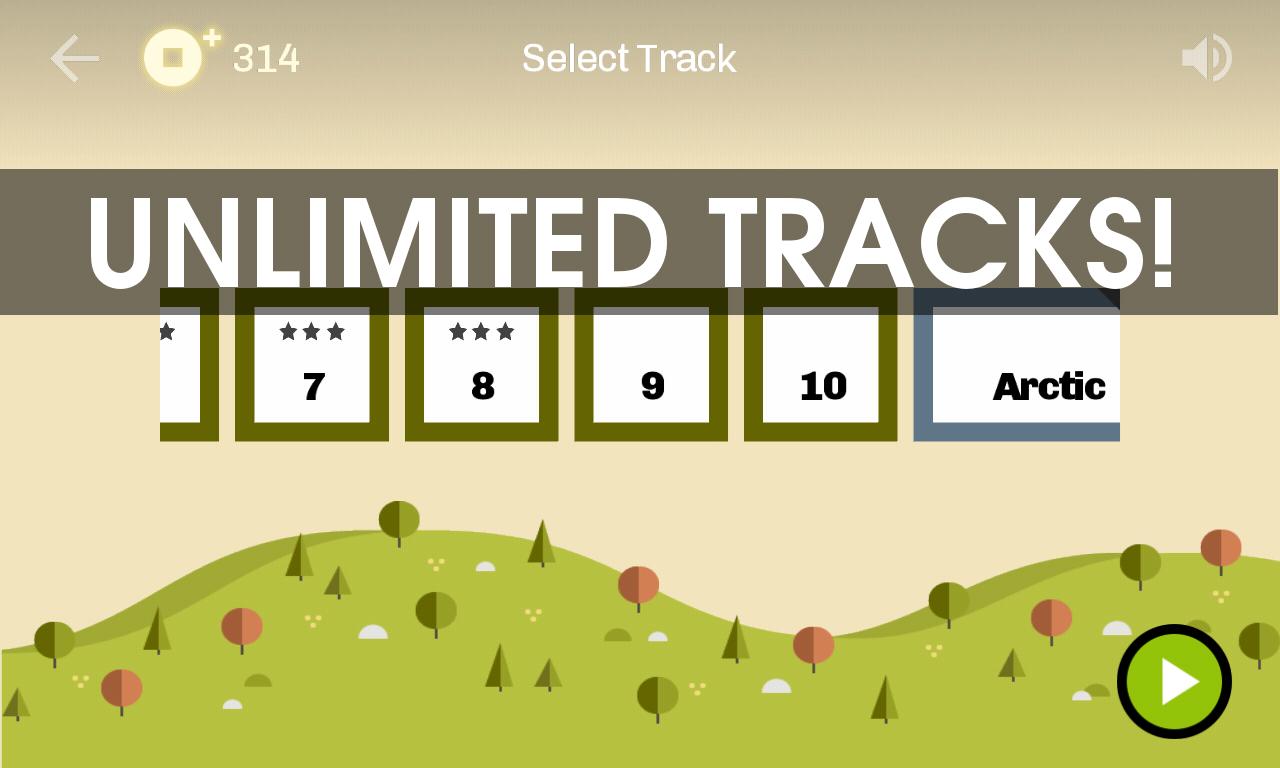Click track 7's progress stars row

311,332
